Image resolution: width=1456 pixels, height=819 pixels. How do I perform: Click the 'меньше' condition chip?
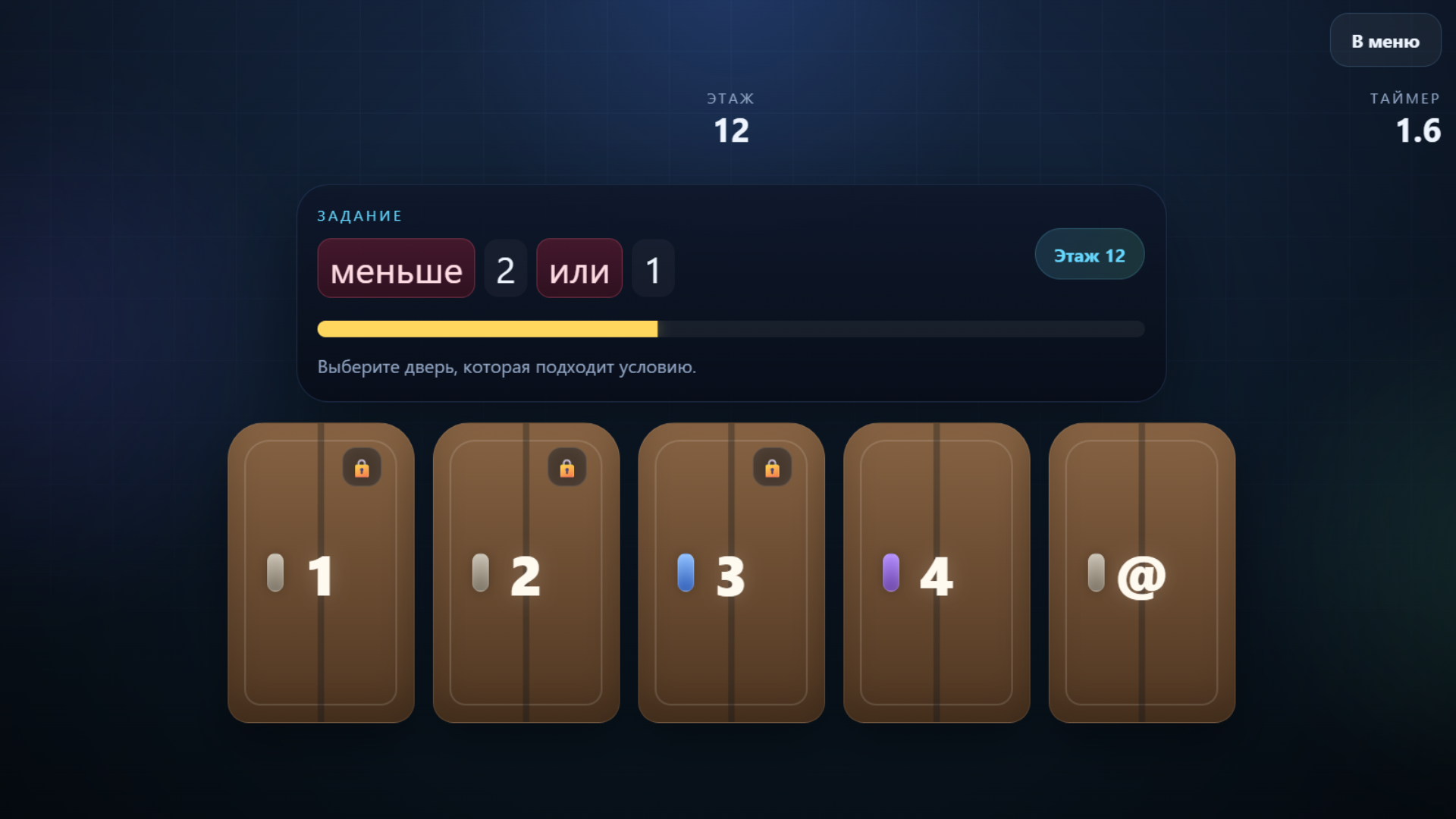point(395,268)
